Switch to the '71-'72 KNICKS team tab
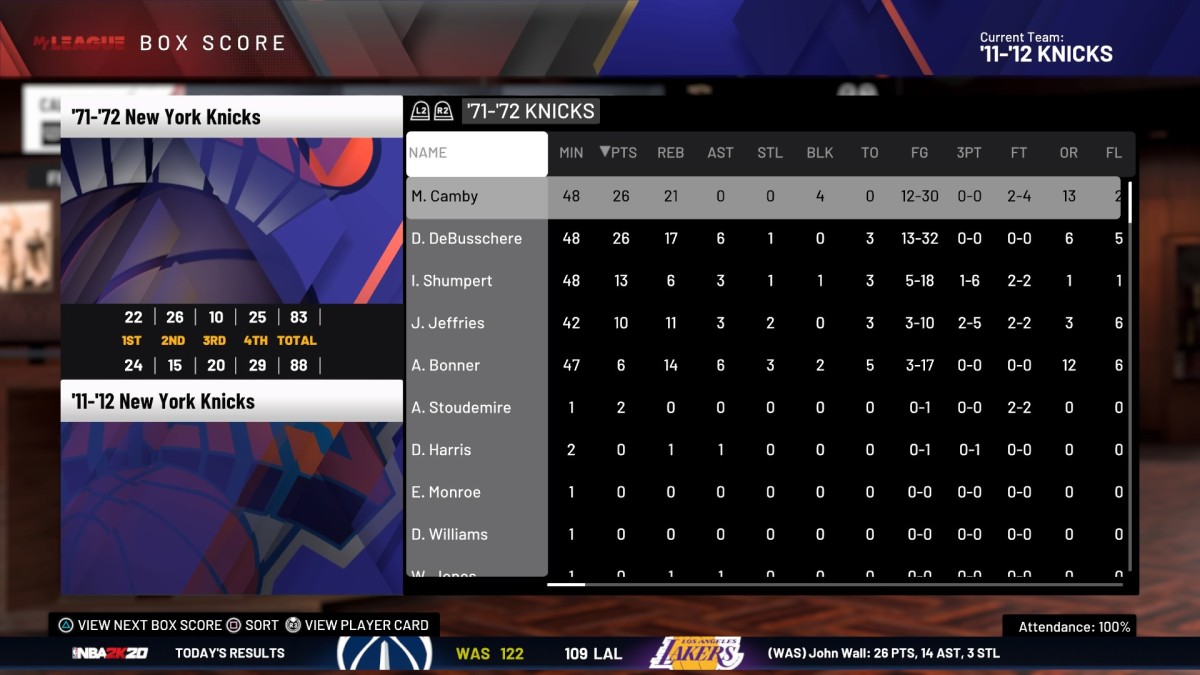1200x675 pixels. [x=531, y=111]
